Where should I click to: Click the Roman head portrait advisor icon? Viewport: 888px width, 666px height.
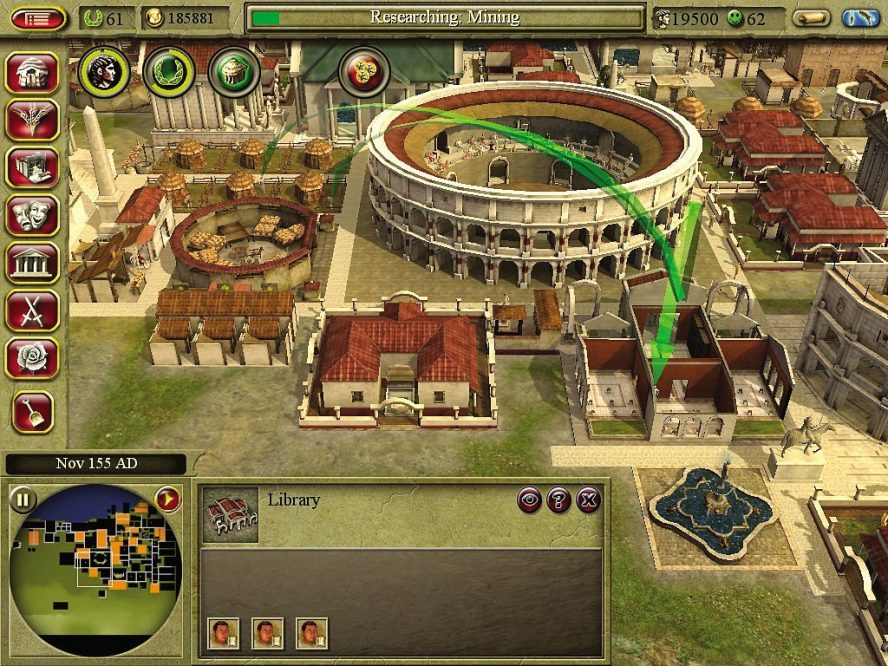104,71
